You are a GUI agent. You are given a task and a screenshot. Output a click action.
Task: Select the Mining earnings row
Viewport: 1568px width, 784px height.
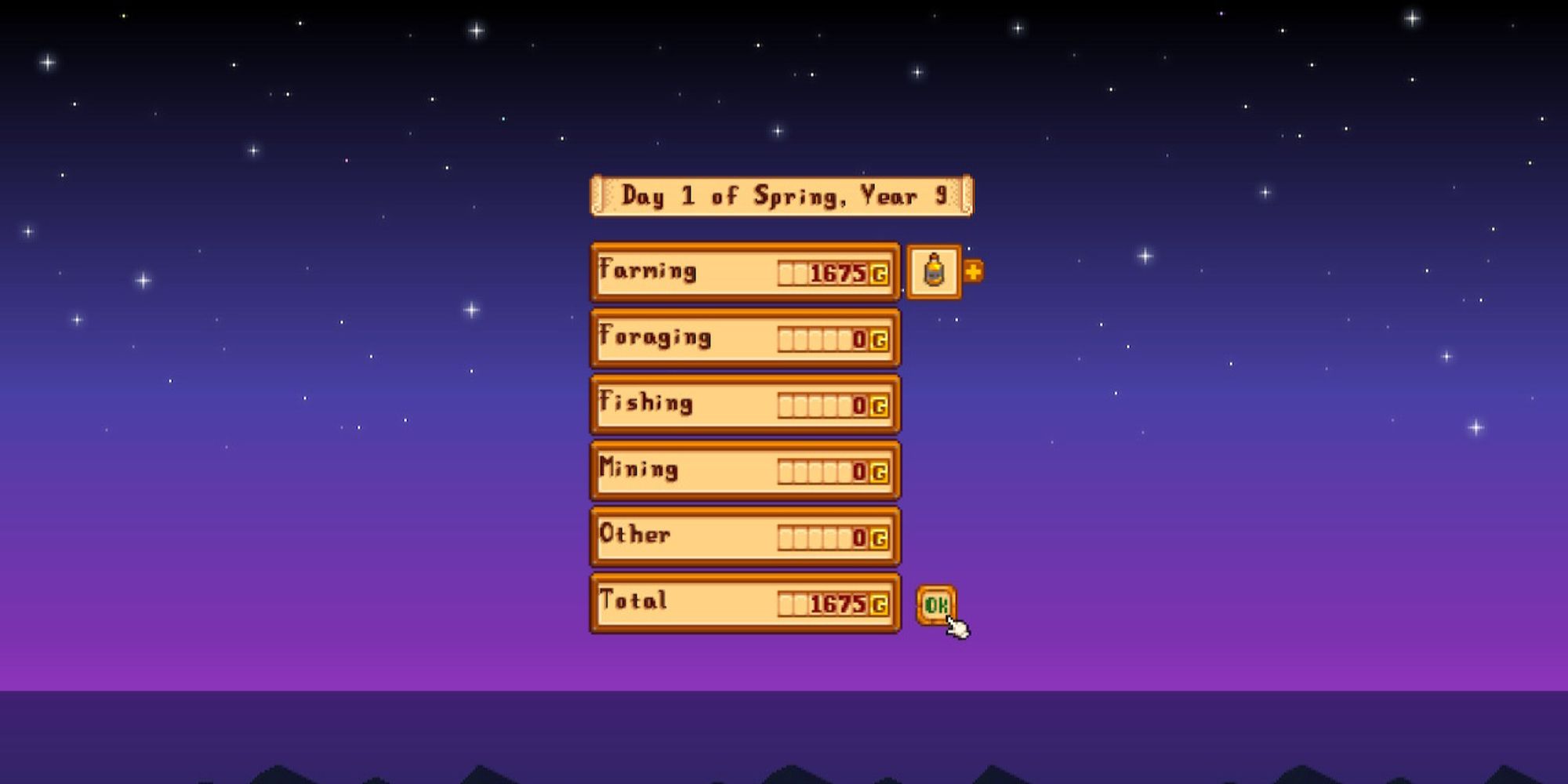pos(745,470)
